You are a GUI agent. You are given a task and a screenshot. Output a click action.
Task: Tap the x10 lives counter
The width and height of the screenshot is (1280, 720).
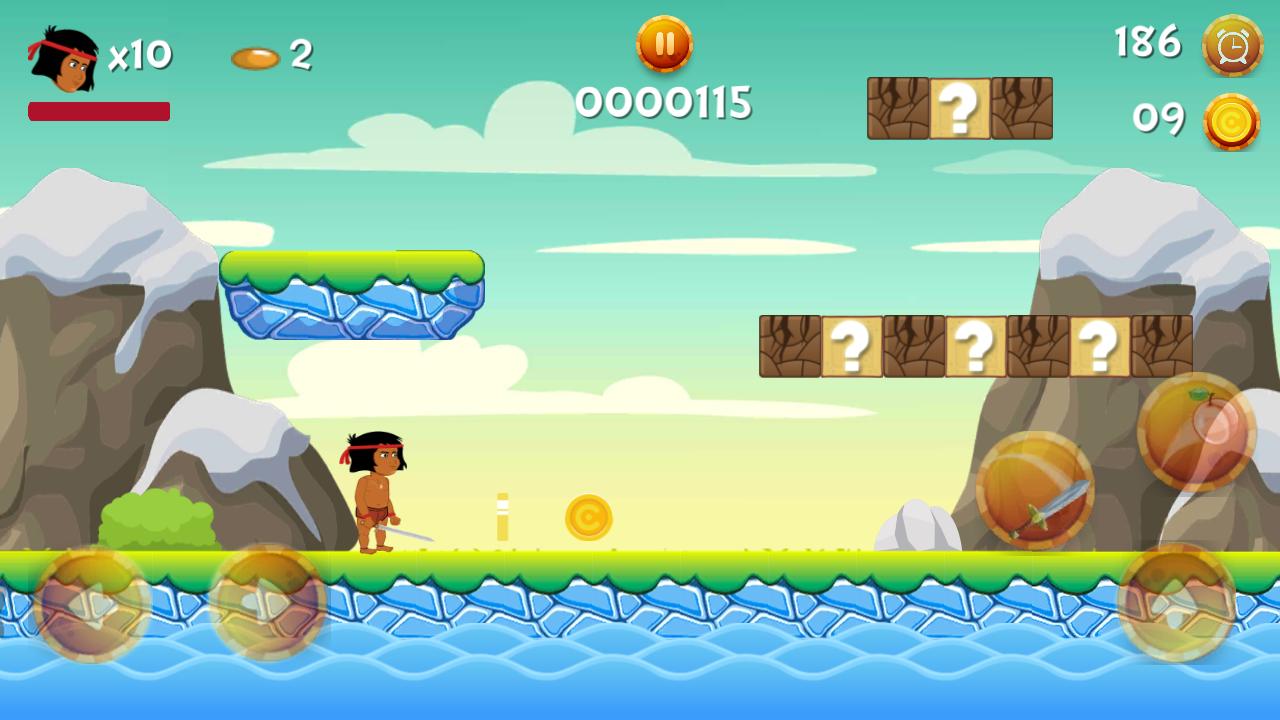(140, 55)
